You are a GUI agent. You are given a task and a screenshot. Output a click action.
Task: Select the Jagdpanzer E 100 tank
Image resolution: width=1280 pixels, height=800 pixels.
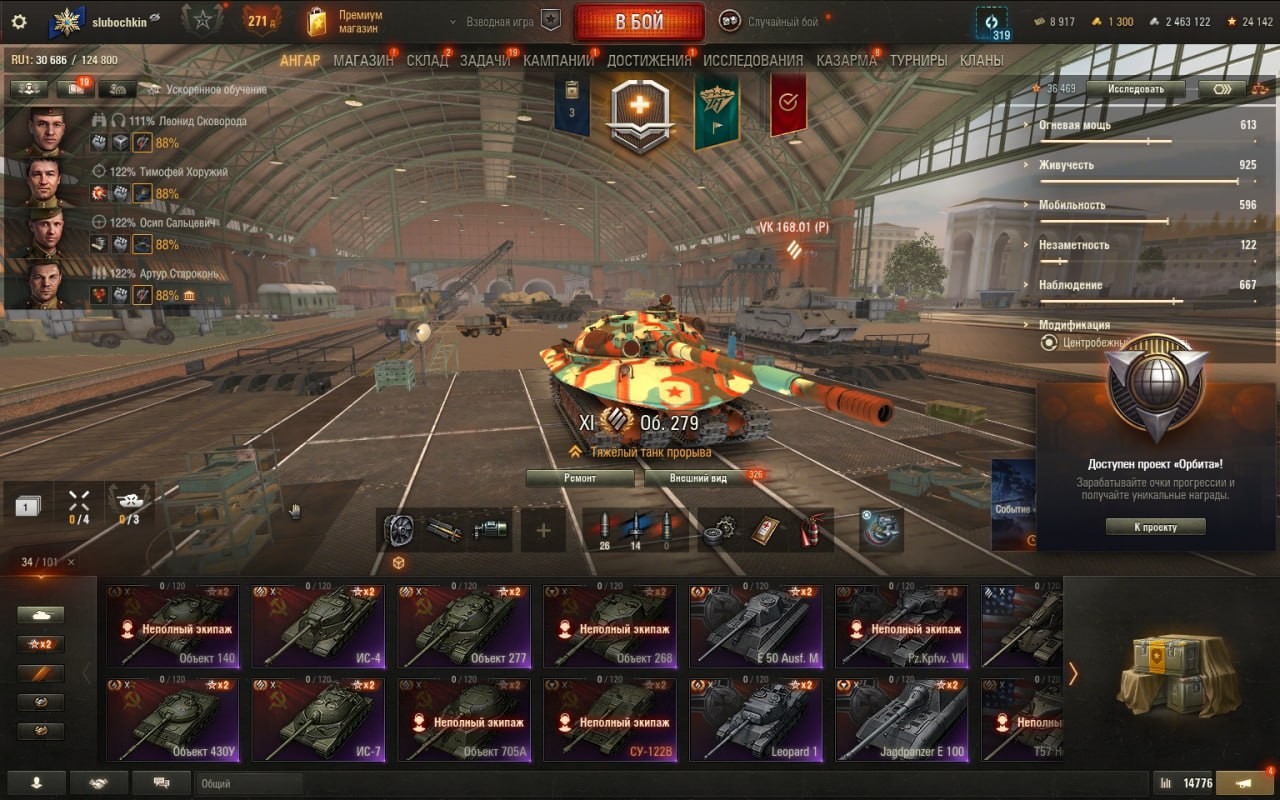click(x=901, y=720)
